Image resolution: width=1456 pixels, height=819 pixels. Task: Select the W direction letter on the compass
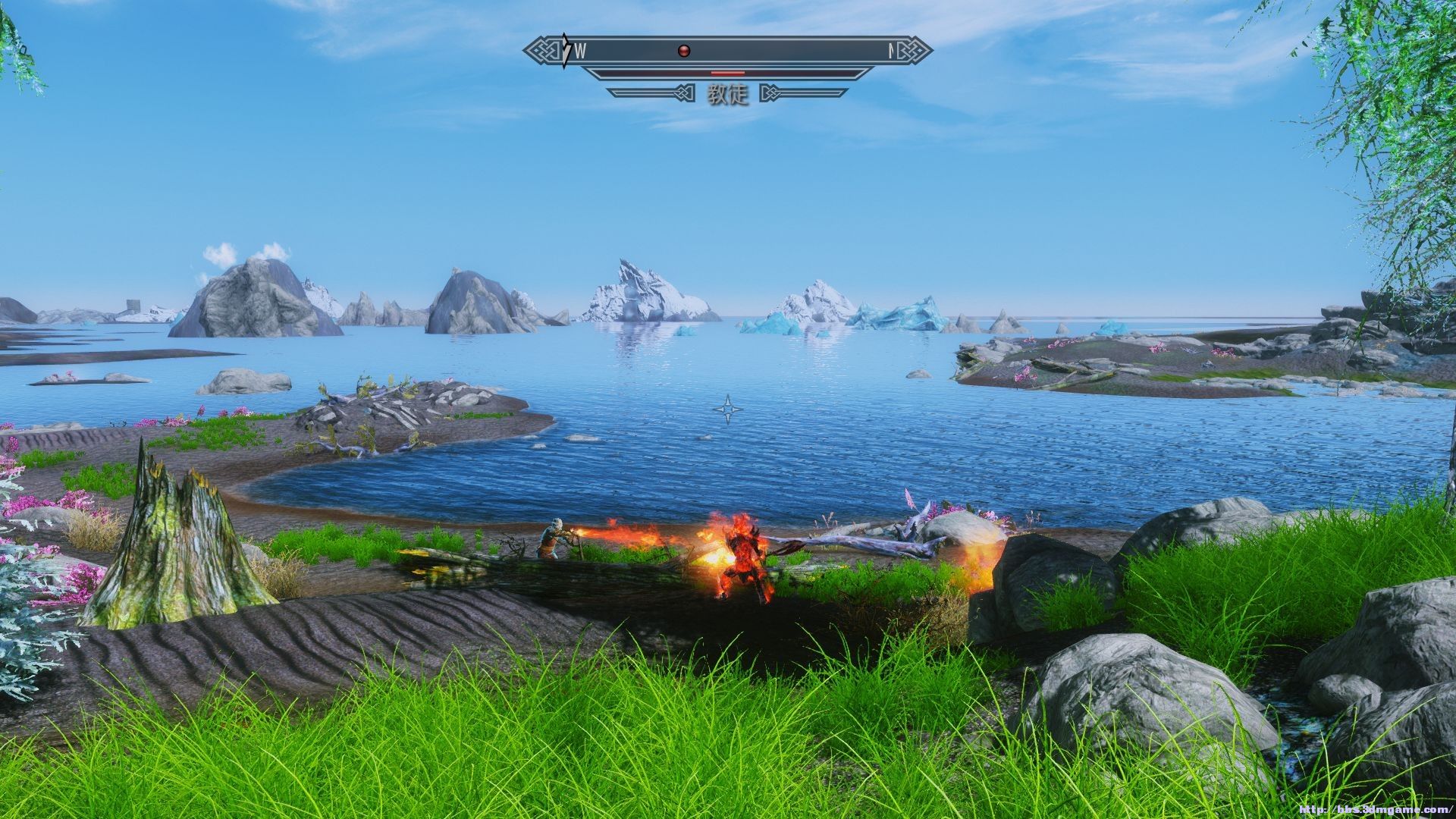click(x=580, y=52)
